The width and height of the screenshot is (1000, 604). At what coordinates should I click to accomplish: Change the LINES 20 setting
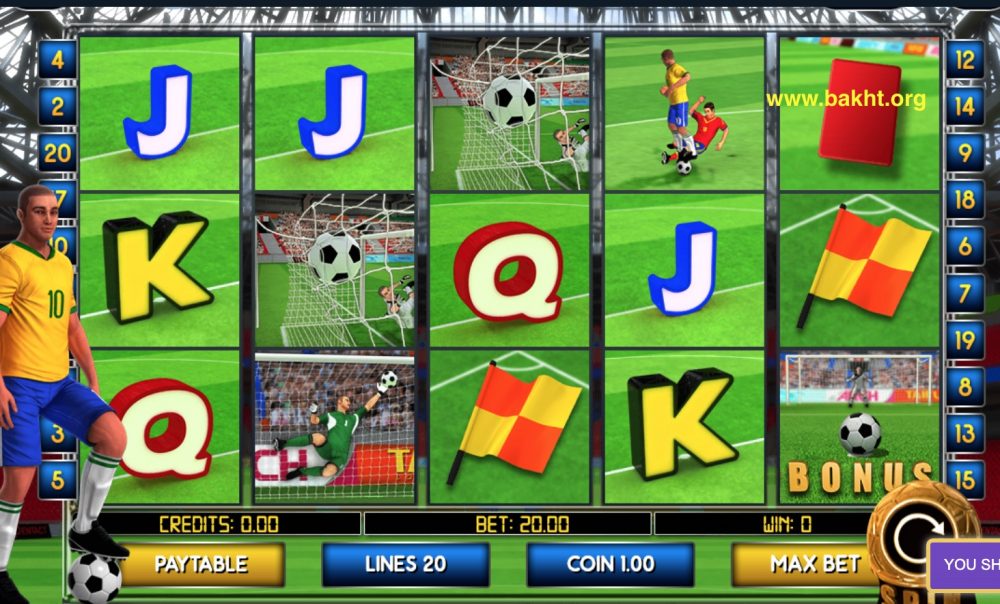point(405,564)
